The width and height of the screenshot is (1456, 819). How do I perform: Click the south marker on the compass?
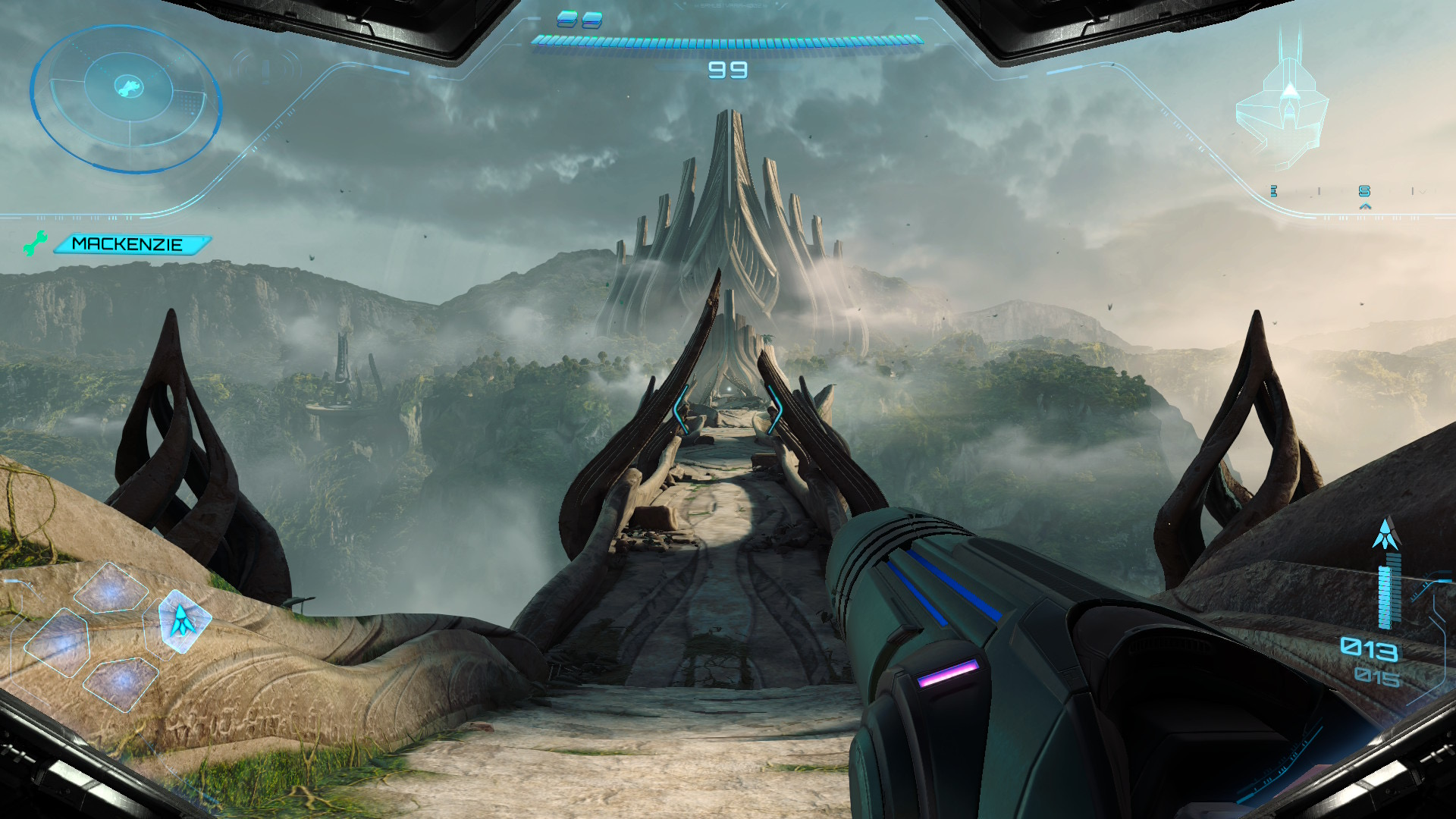point(1364,191)
